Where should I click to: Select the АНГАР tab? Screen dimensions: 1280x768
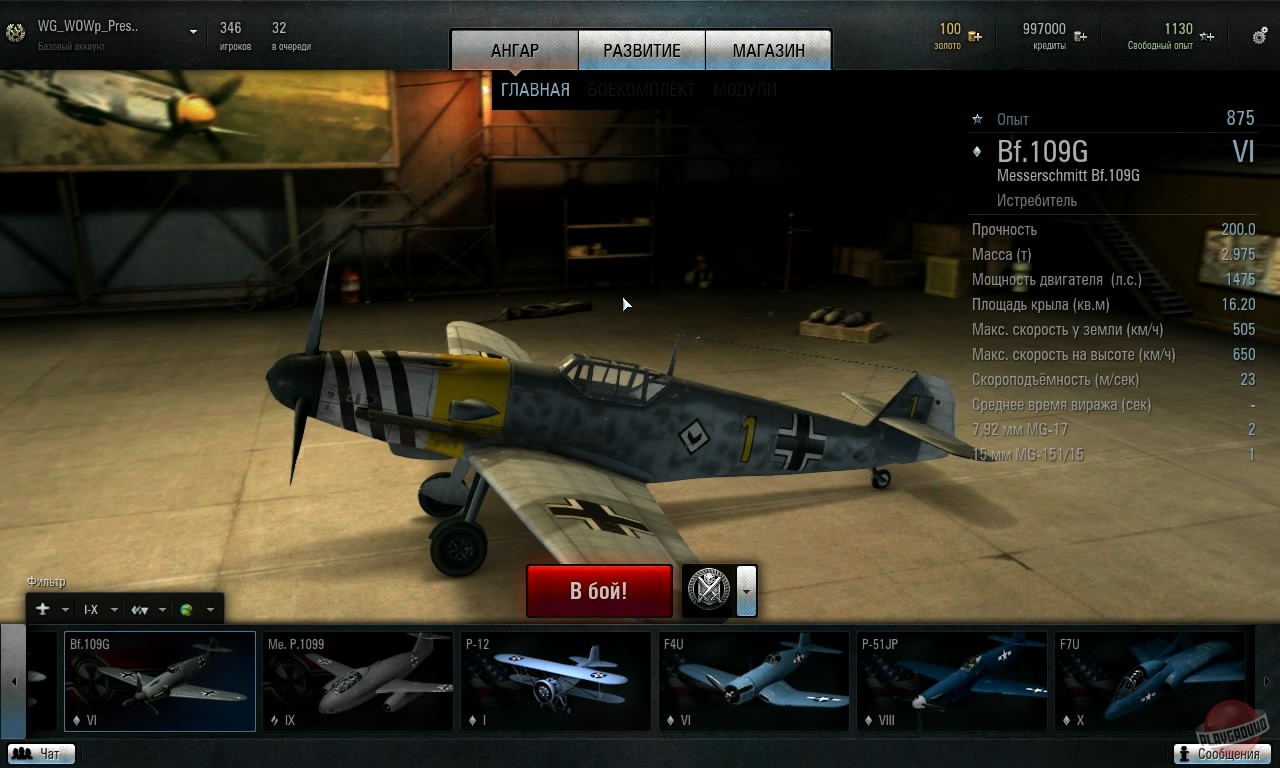[x=515, y=51]
